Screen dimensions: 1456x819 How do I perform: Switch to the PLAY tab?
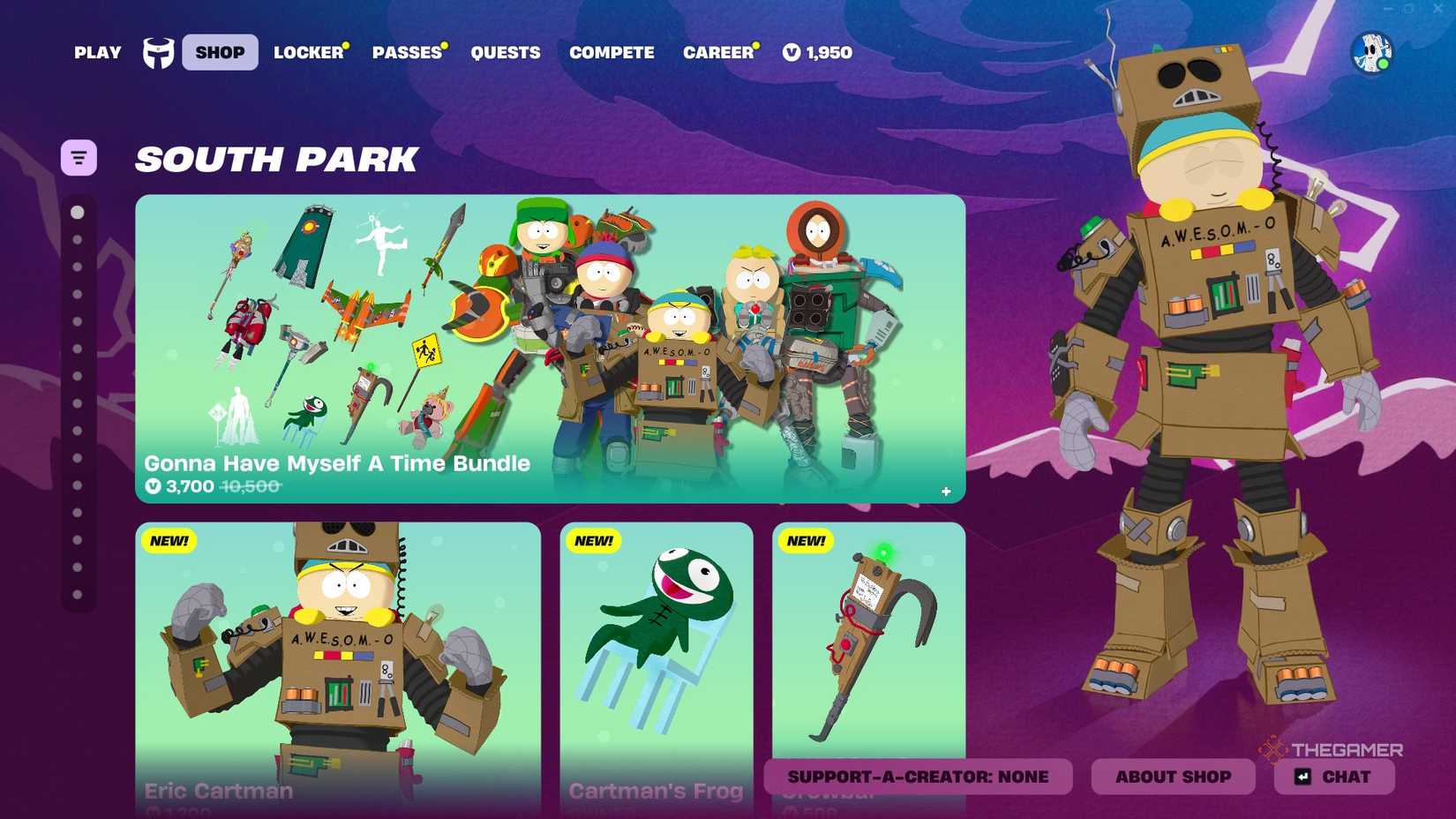tap(97, 52)
